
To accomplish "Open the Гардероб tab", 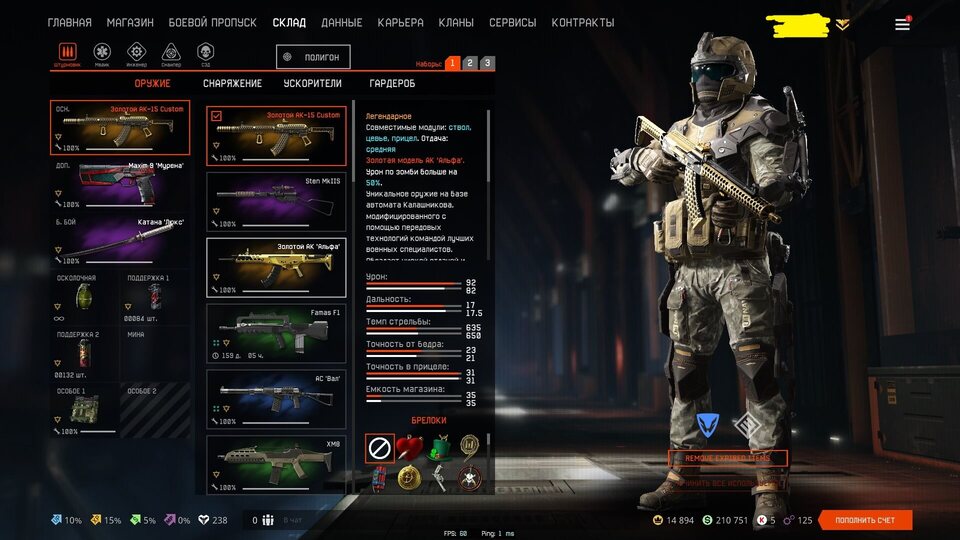I will [x=392, y=84].
